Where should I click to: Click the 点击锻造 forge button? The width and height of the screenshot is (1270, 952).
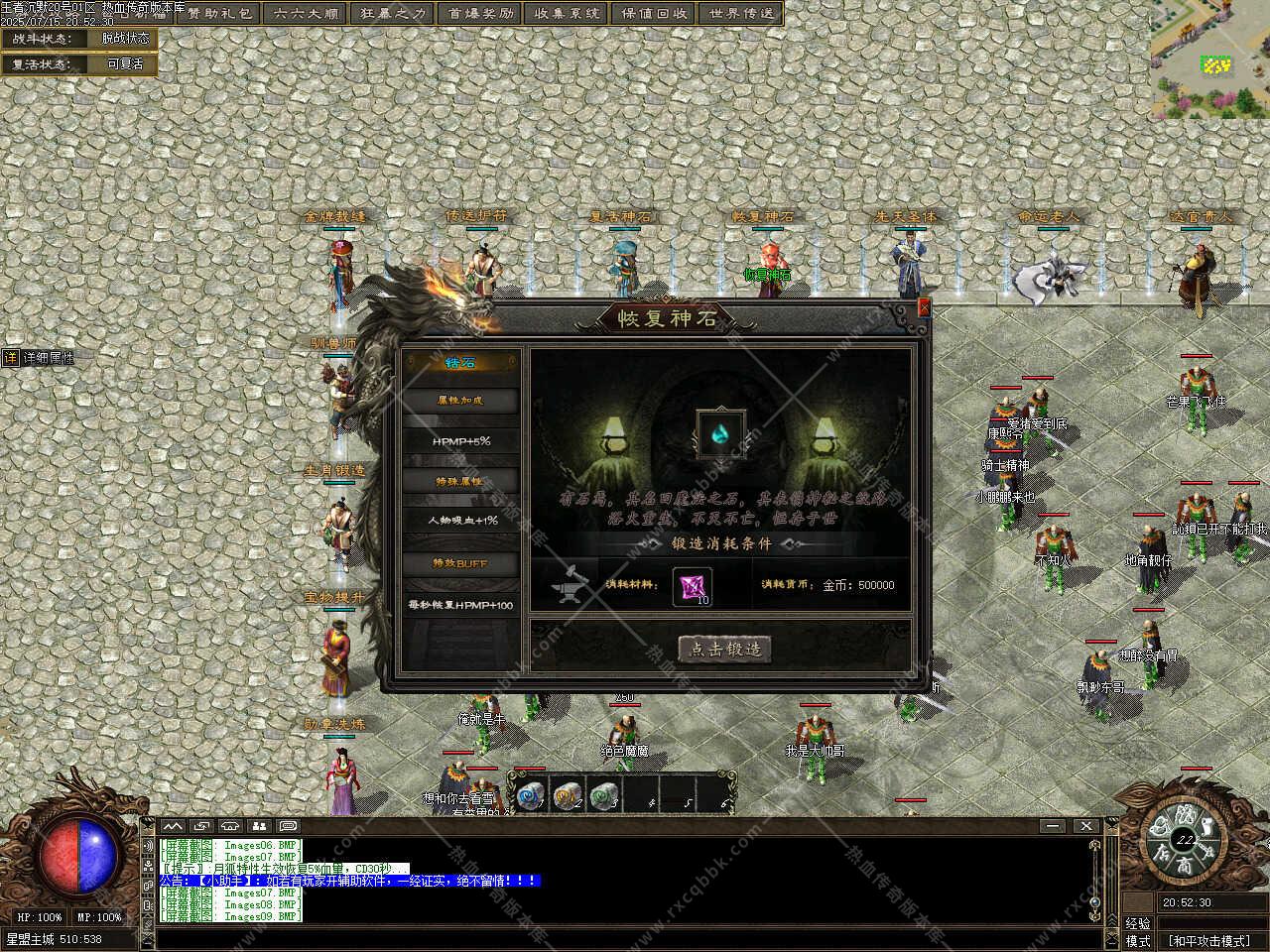click(725, 650)
